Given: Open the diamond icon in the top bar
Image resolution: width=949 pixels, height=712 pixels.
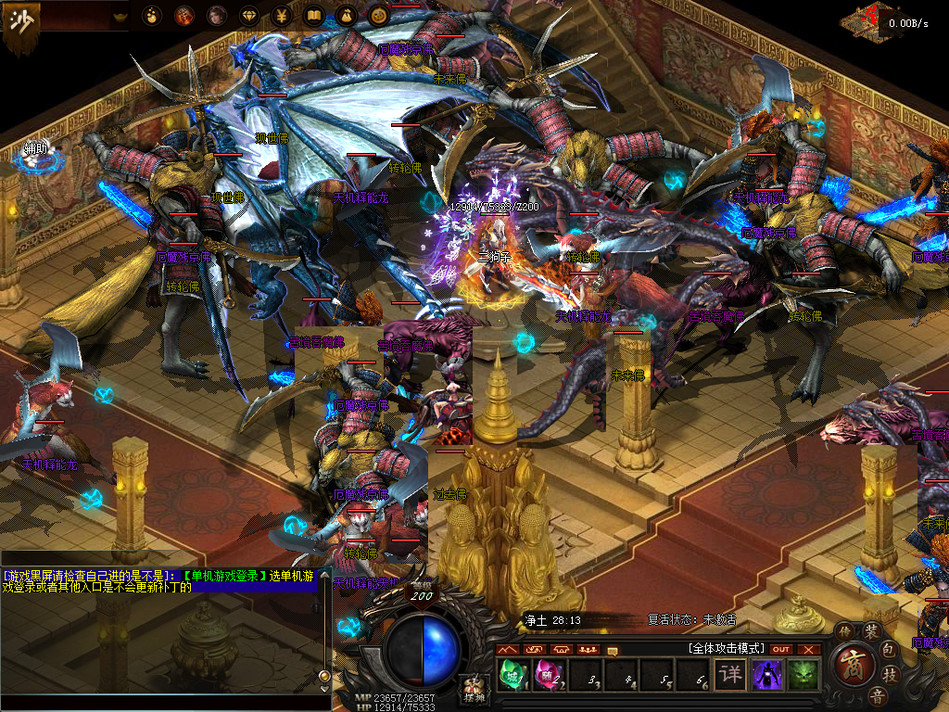Looking at the screenshot, I should coord(249,15).
